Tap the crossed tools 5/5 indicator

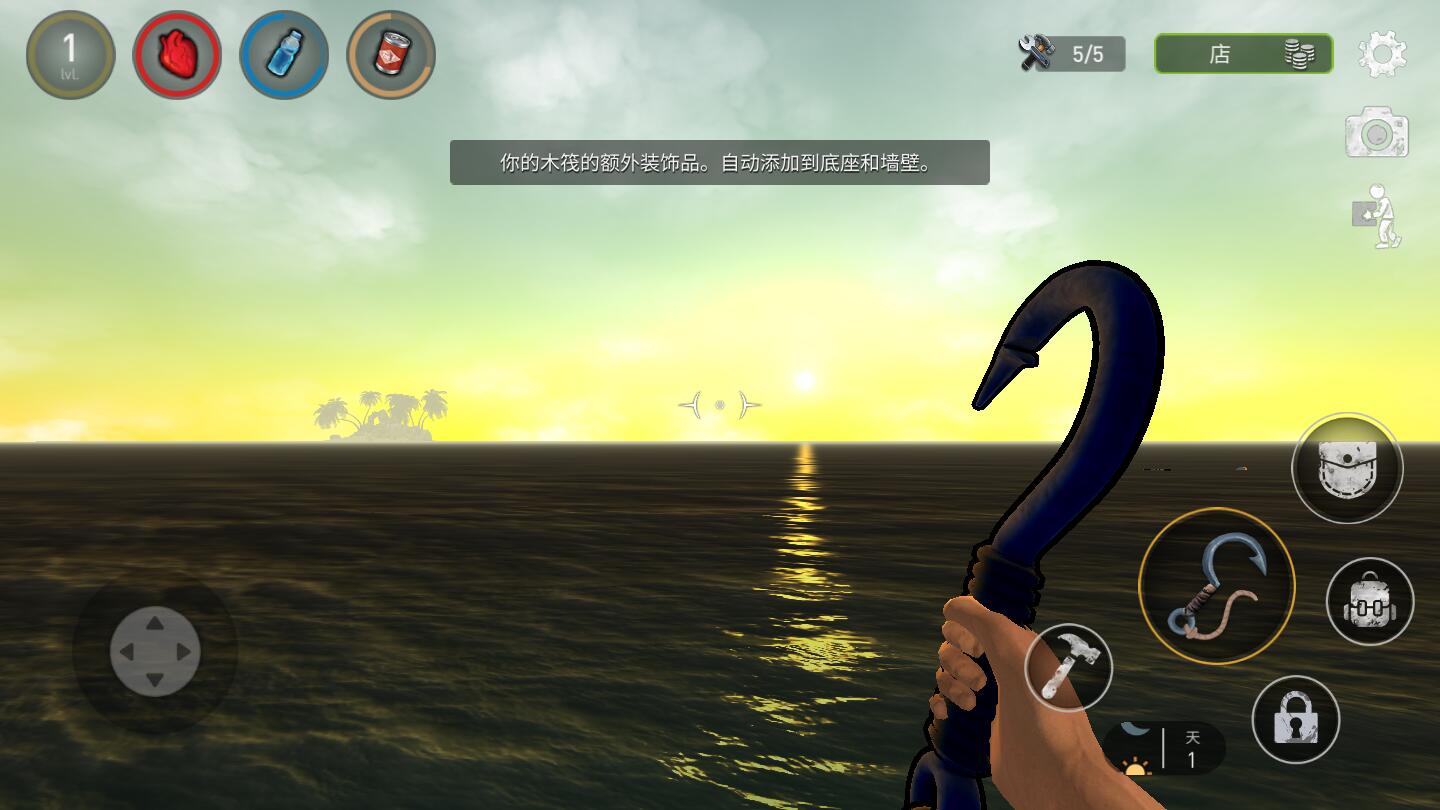pyautogui.click(x=1071, y=54)
